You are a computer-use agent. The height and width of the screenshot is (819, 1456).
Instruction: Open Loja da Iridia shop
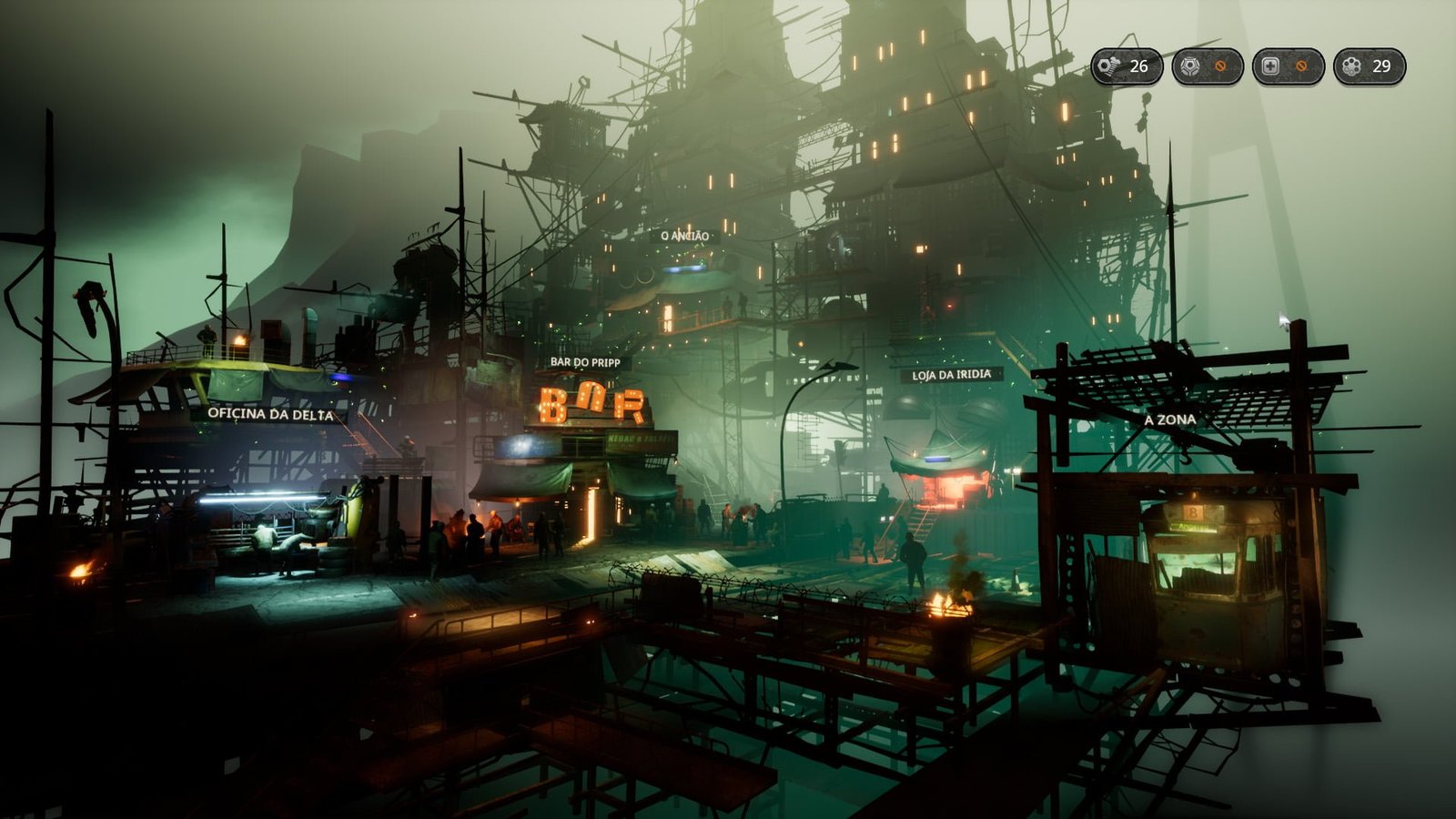click(951, 375)
